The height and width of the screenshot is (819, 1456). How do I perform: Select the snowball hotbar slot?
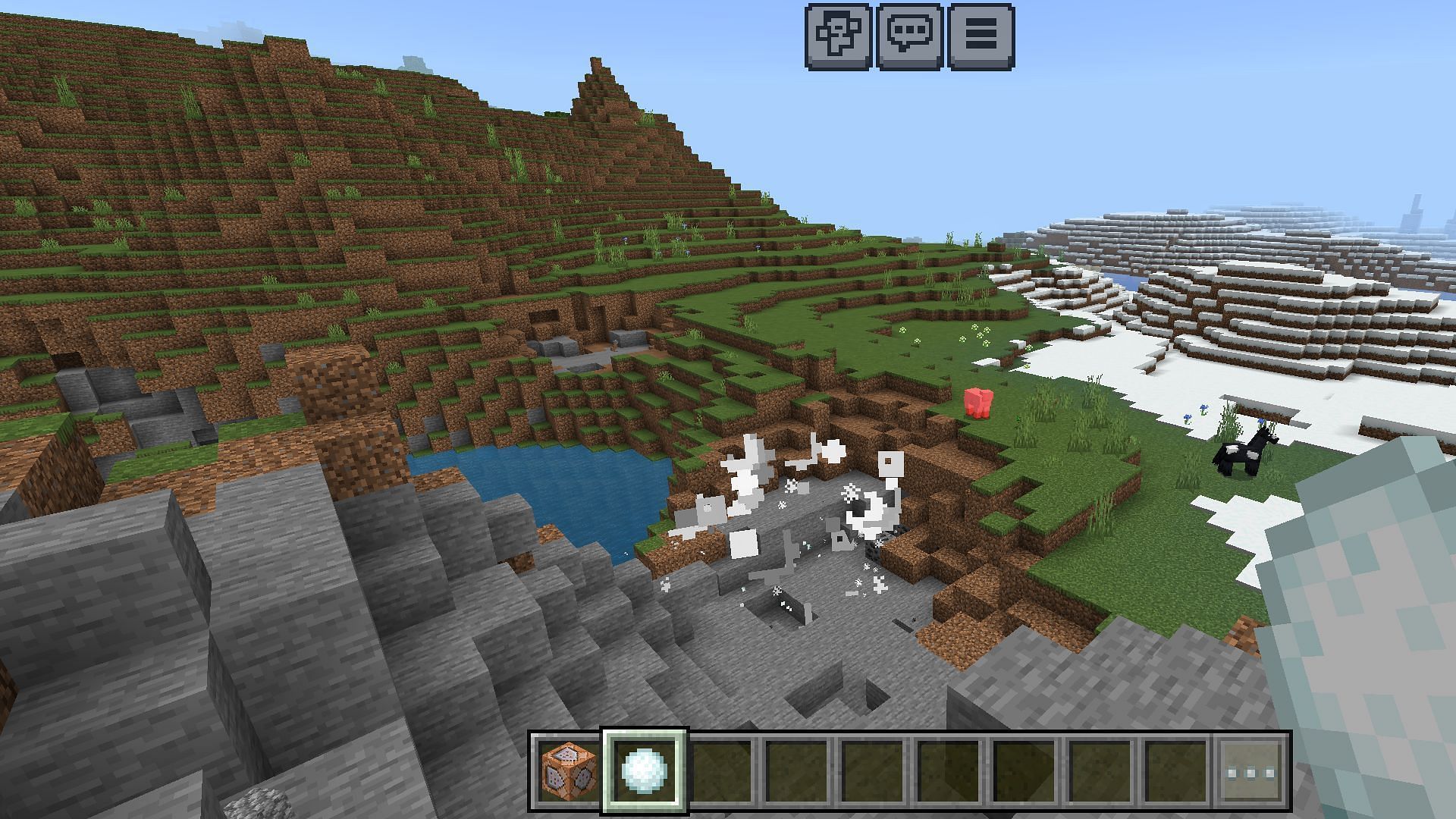[644, 772]
